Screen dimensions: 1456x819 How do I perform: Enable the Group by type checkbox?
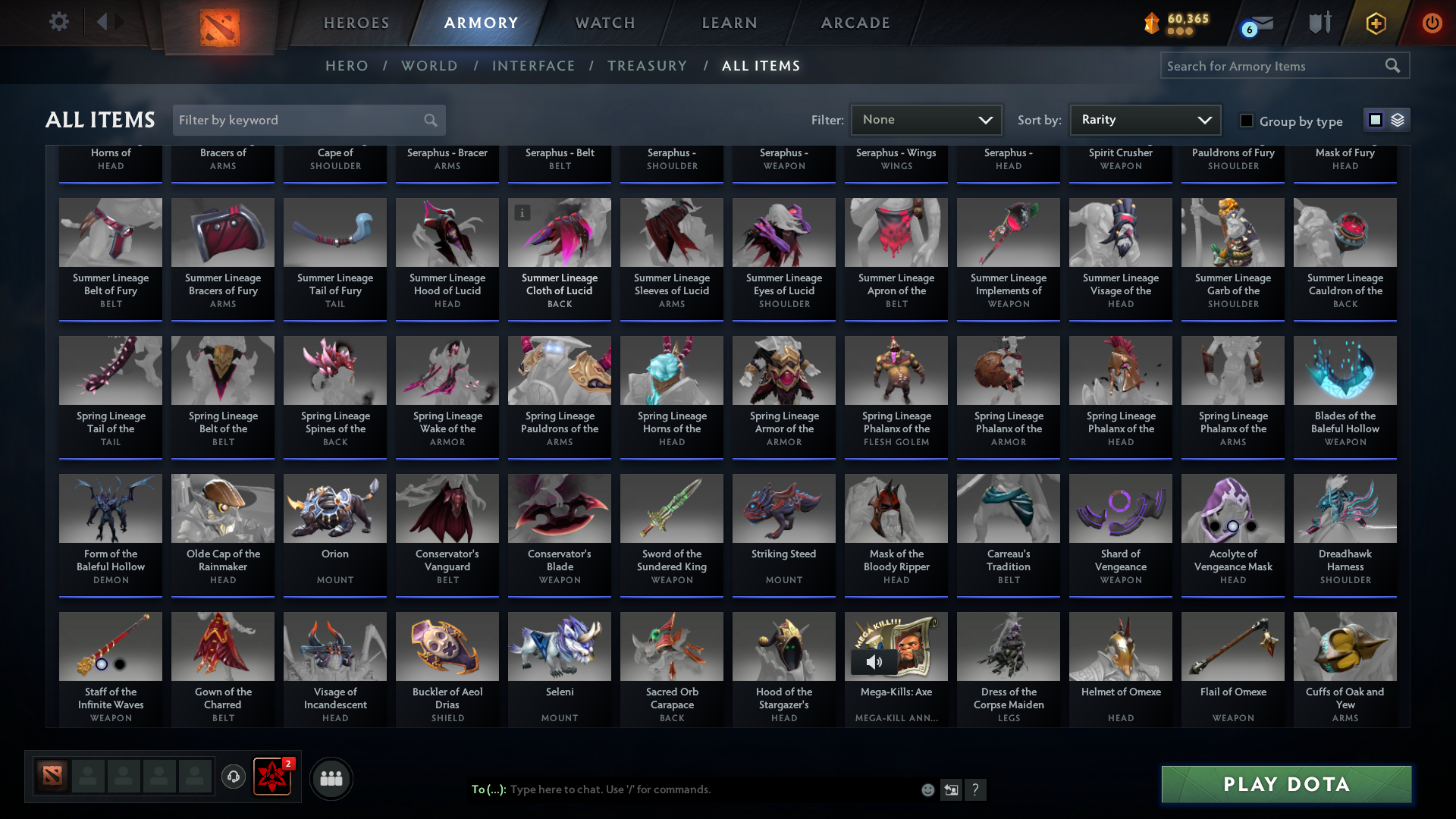point(1246,121)
